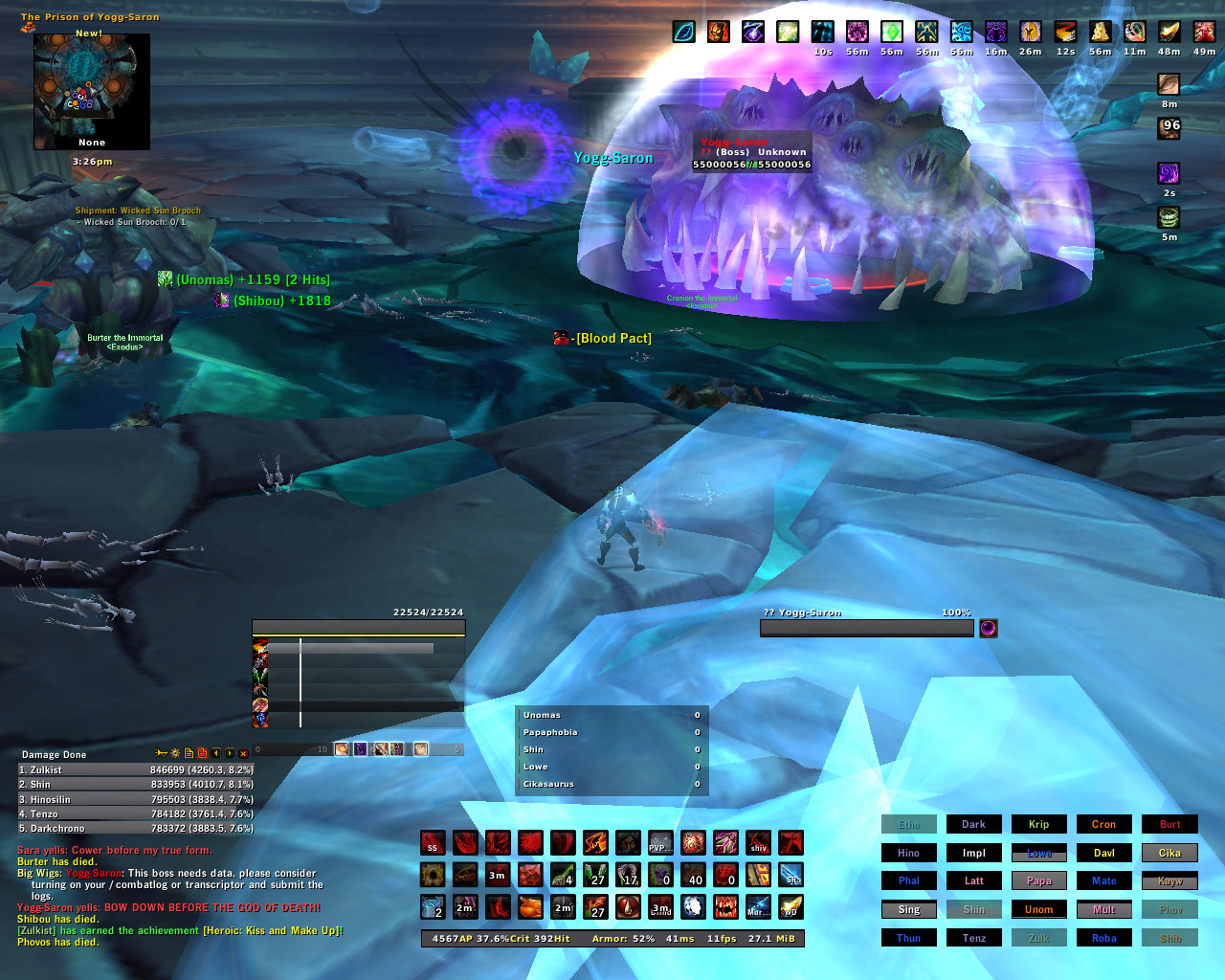This screenshot has height=980, width=1225.
Task: Open damage meter configuration gear
Action: pos(175,754)
